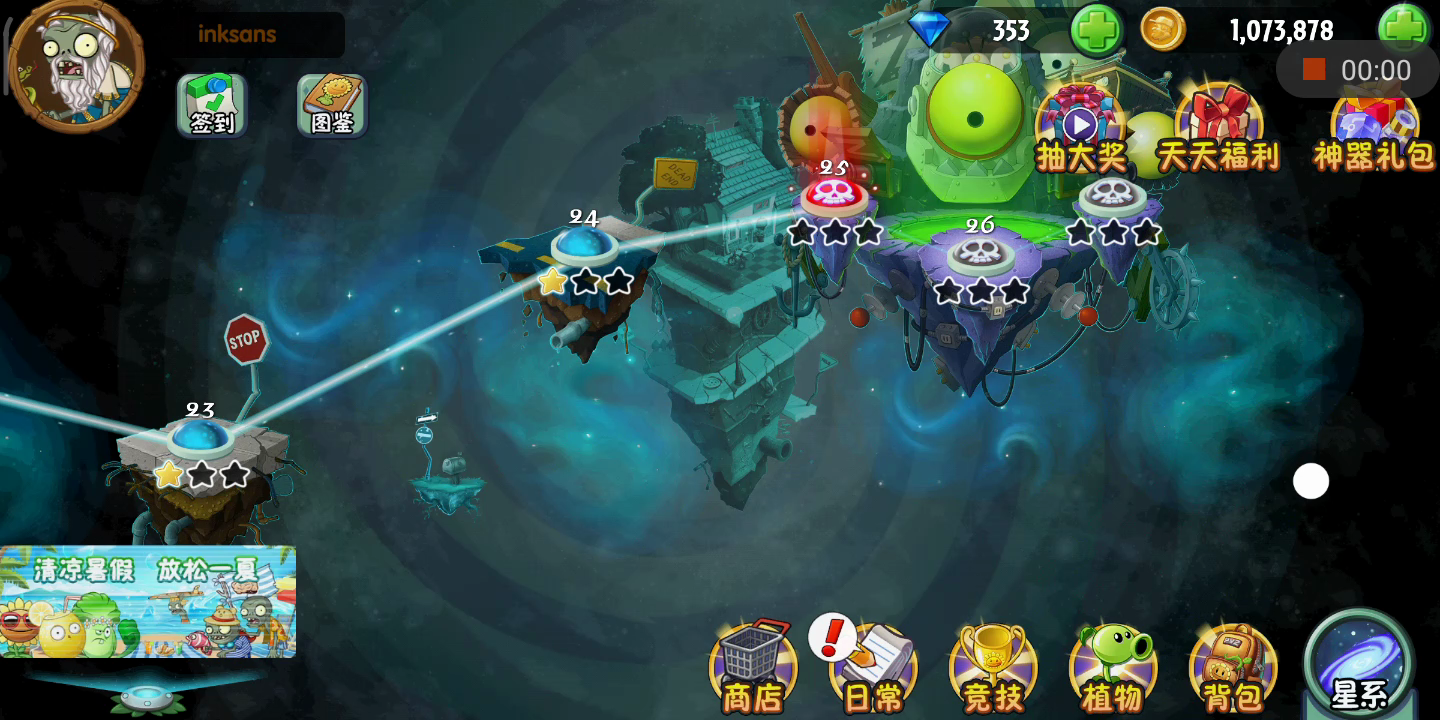Open the 日常 daily tasks
The height and width of the screenshot is (720, 1440).
(x=873, y=665)
